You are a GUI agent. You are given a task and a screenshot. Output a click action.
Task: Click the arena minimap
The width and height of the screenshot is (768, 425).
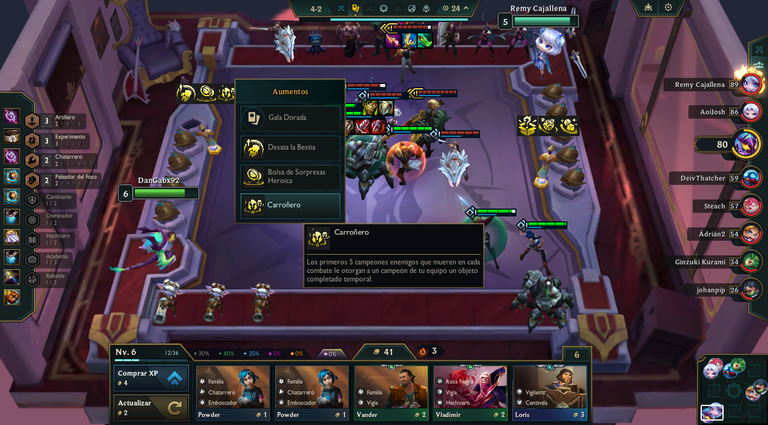click(x=731, y=389)
